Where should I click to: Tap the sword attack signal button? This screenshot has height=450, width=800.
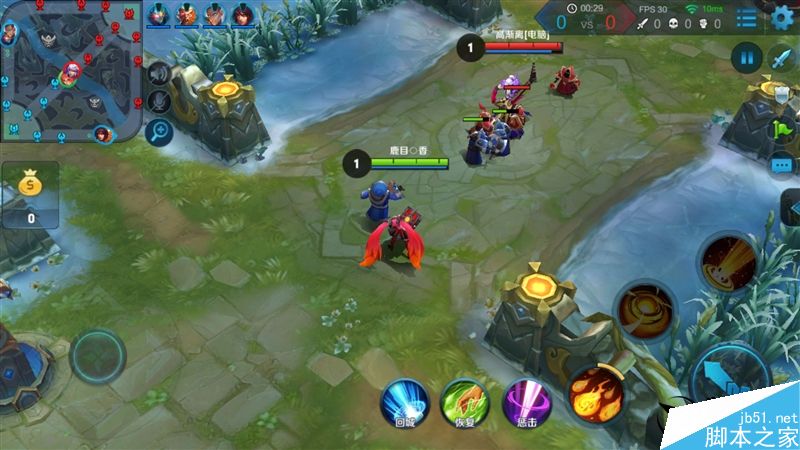tap(782, 58)
